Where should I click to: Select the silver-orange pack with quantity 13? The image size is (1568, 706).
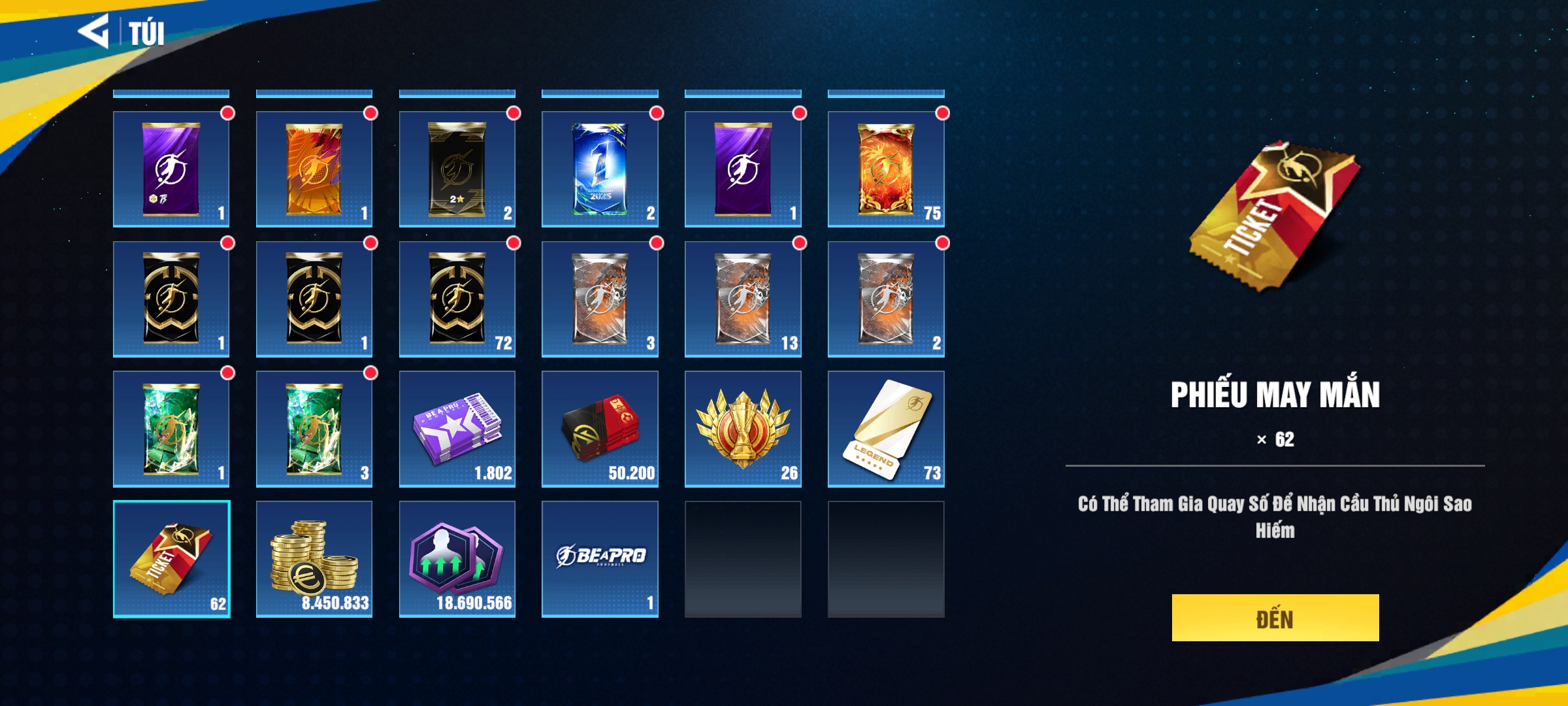pos(743,299)
